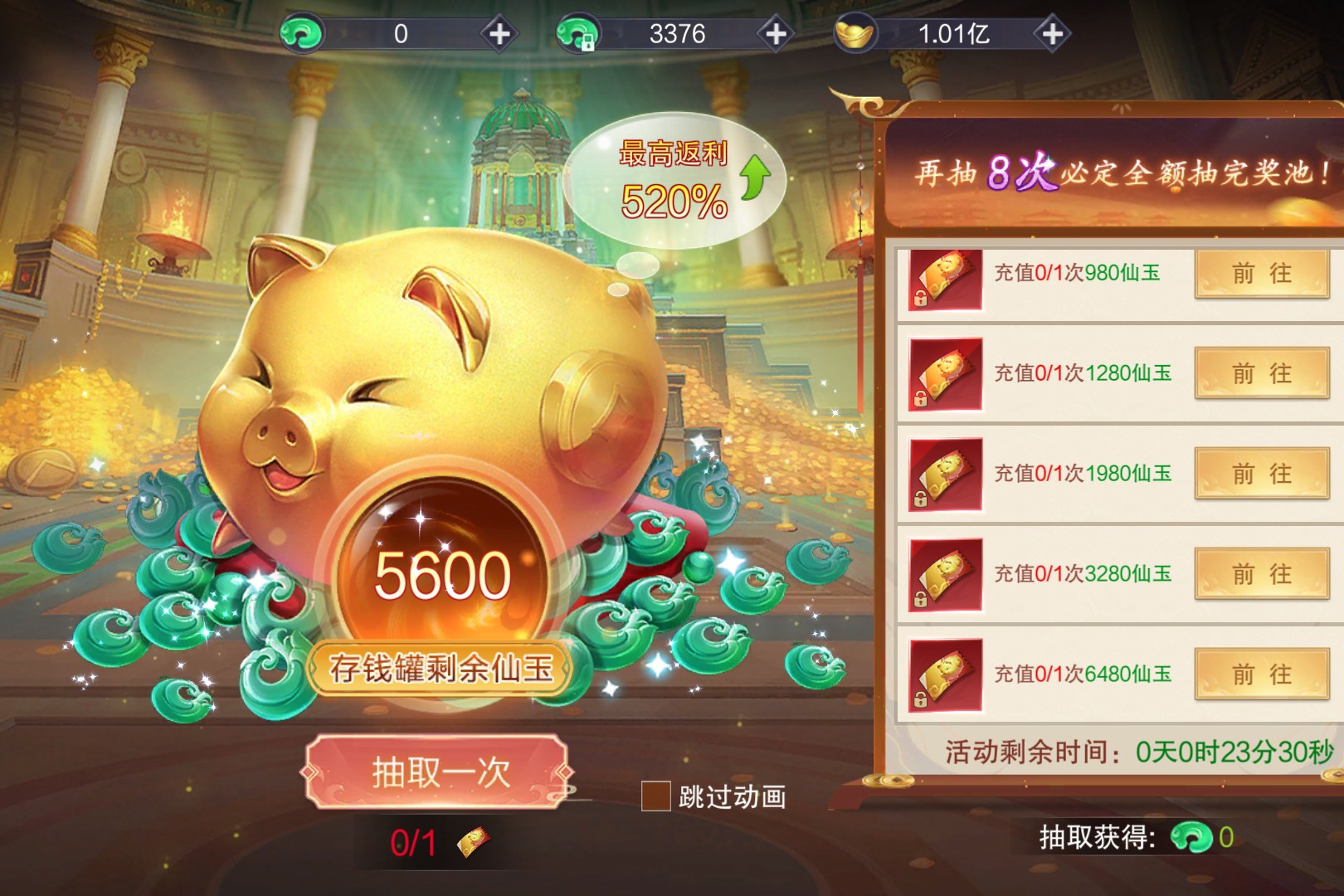The width and height of the screenshot is (1344, 896).
Task: Add green jade with the plus button
Action: tap(499, 34)
